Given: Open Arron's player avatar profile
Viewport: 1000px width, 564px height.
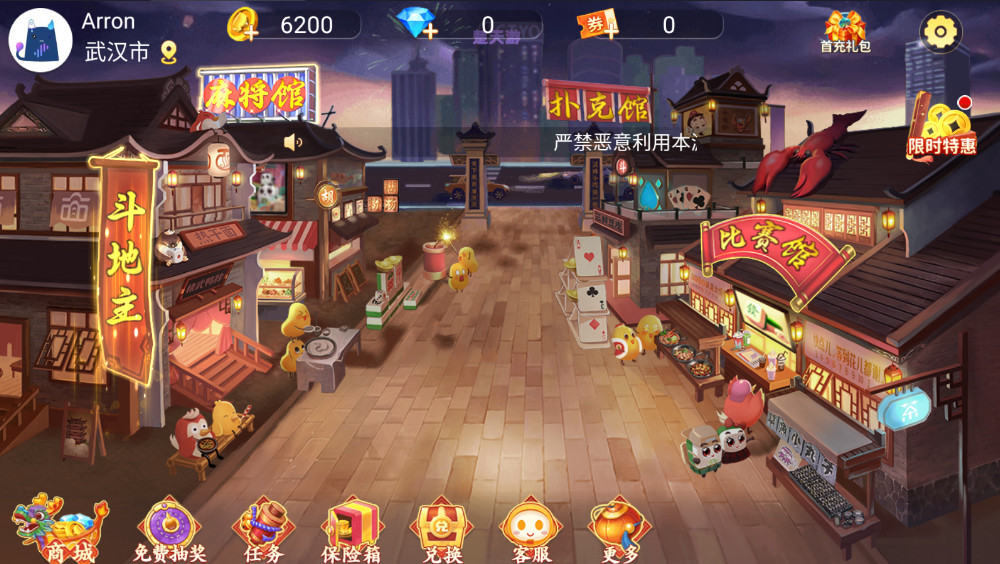Looking at the screenshot, I should click(x=40, y=40).
